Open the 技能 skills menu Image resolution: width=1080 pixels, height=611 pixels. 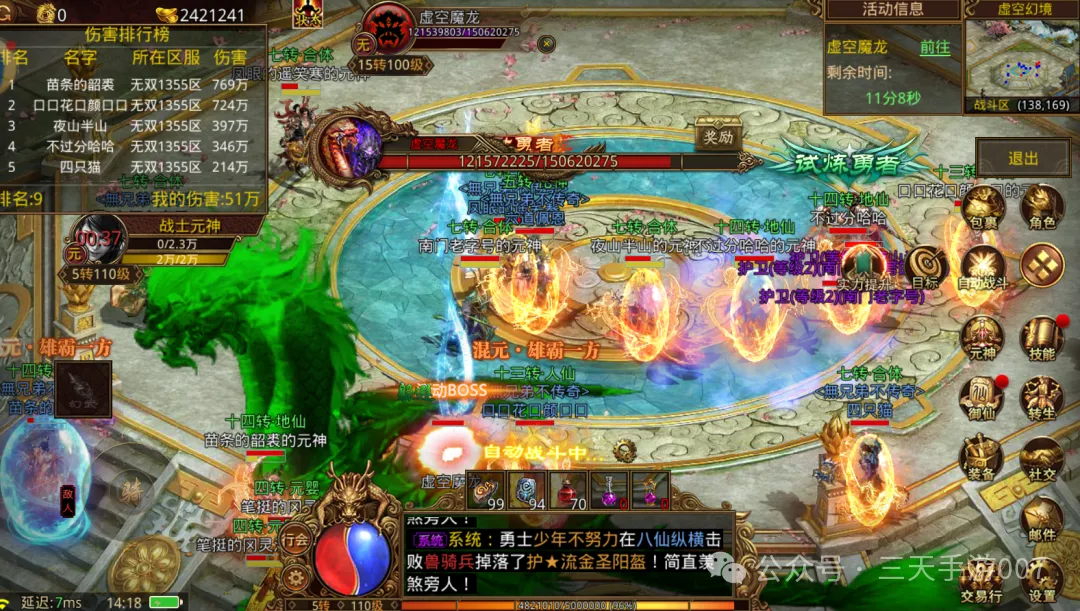coord(1042,337)
